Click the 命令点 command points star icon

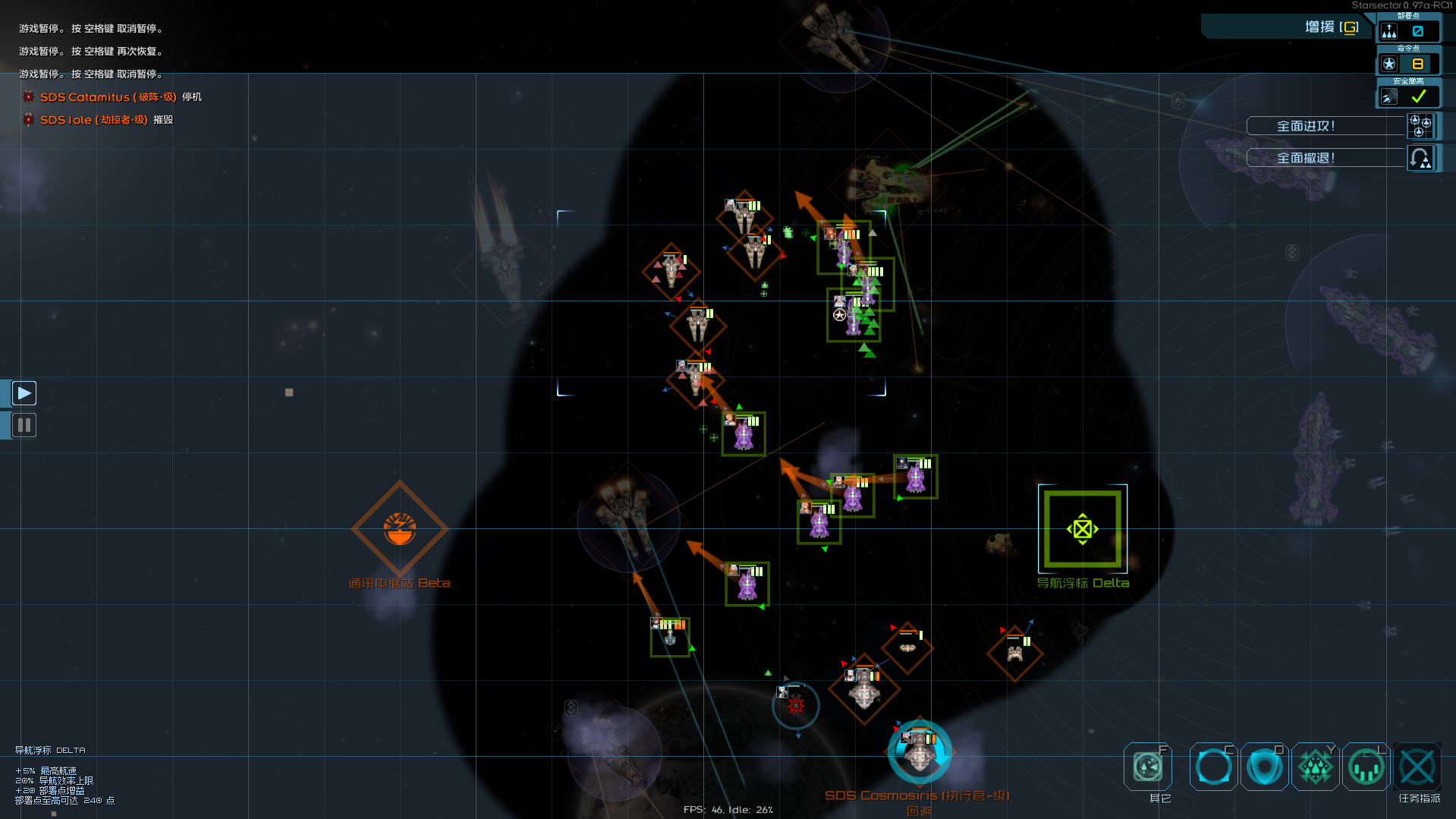tap(1388, 64)
